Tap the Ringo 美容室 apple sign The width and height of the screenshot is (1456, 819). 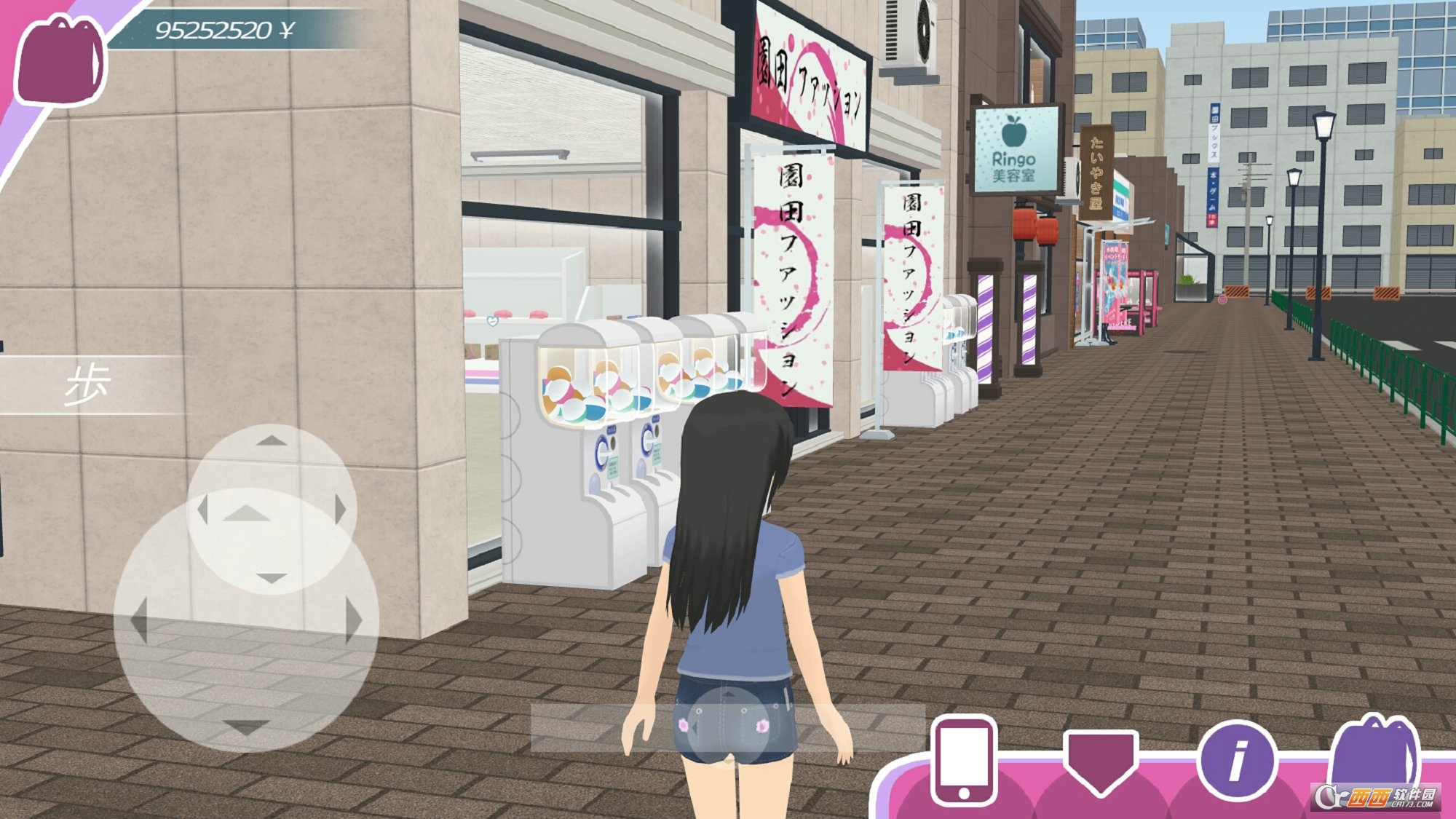(1018, 149)
